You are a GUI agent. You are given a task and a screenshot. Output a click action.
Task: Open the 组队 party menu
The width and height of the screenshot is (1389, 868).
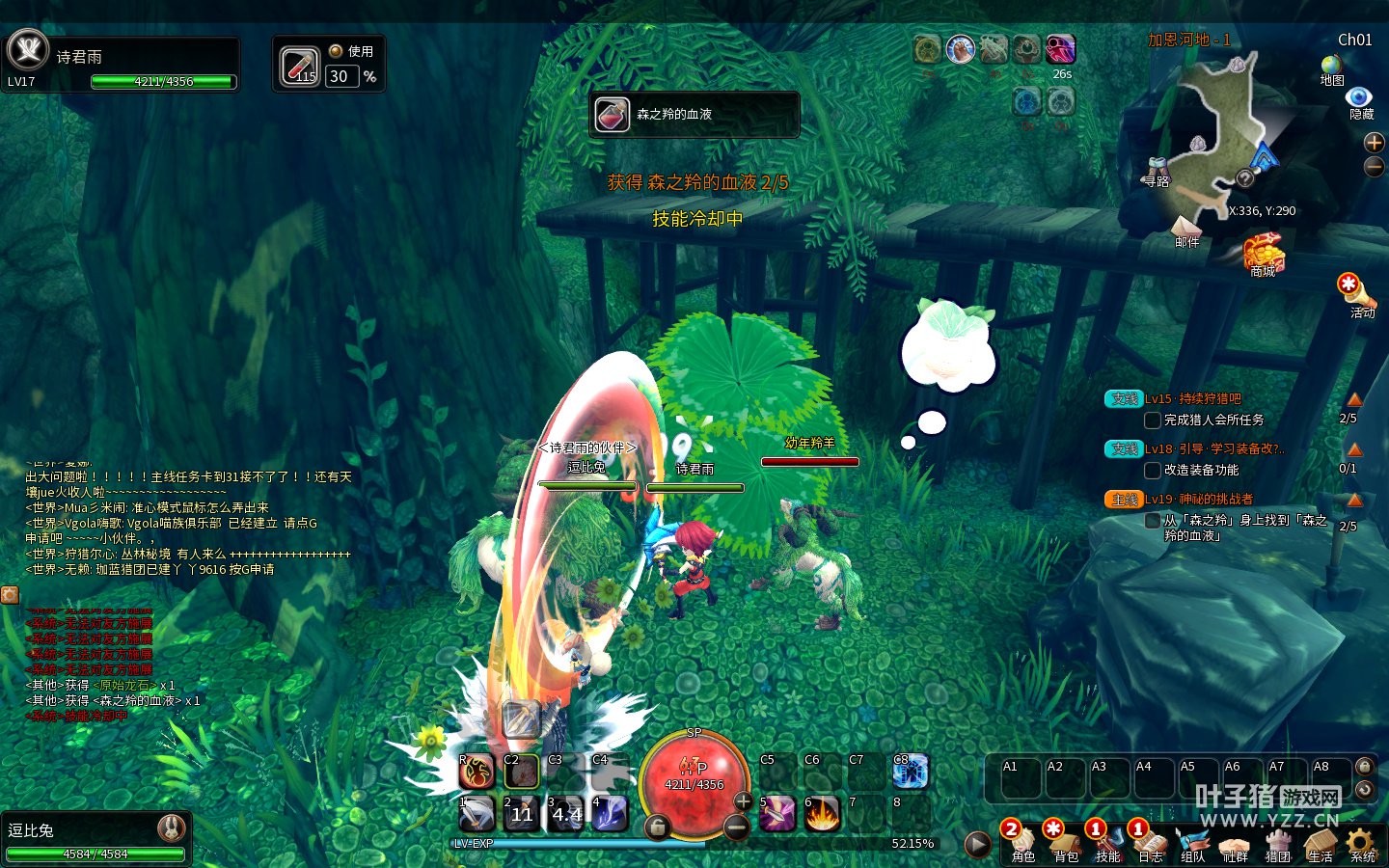coord(1193,842)
